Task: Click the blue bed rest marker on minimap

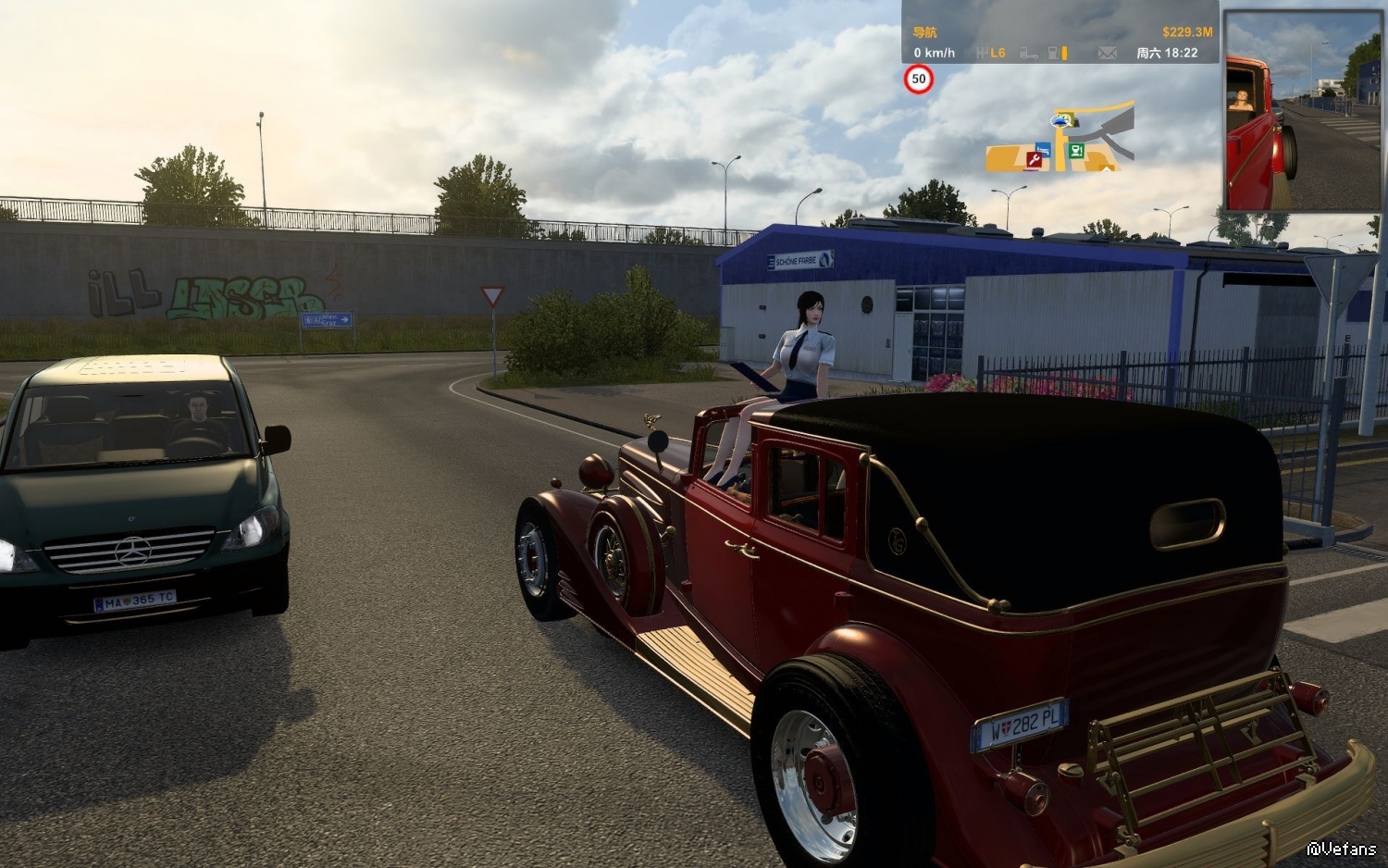Action: click(x=1043, y=149)
